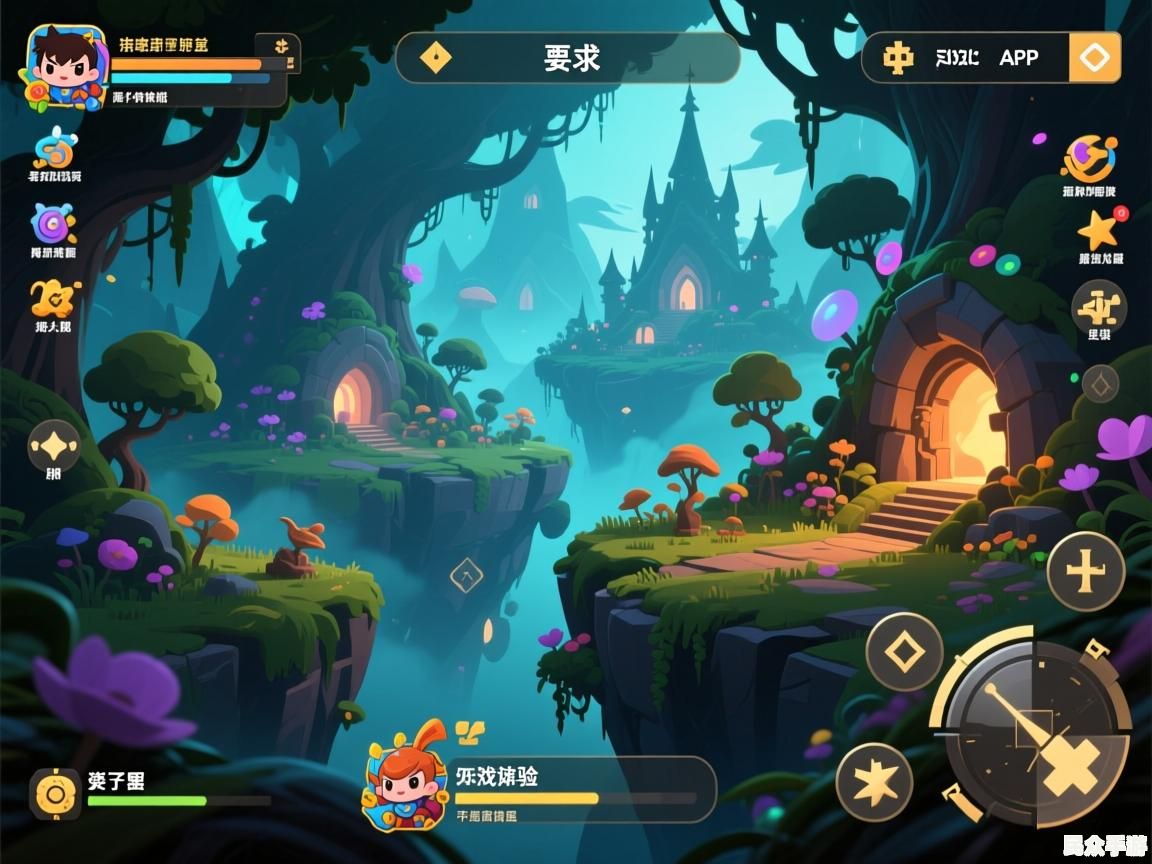Open the orange creature icon menu
This screenshot has height=864, width=1152.
pyautogui.click(x=53, y=298)
